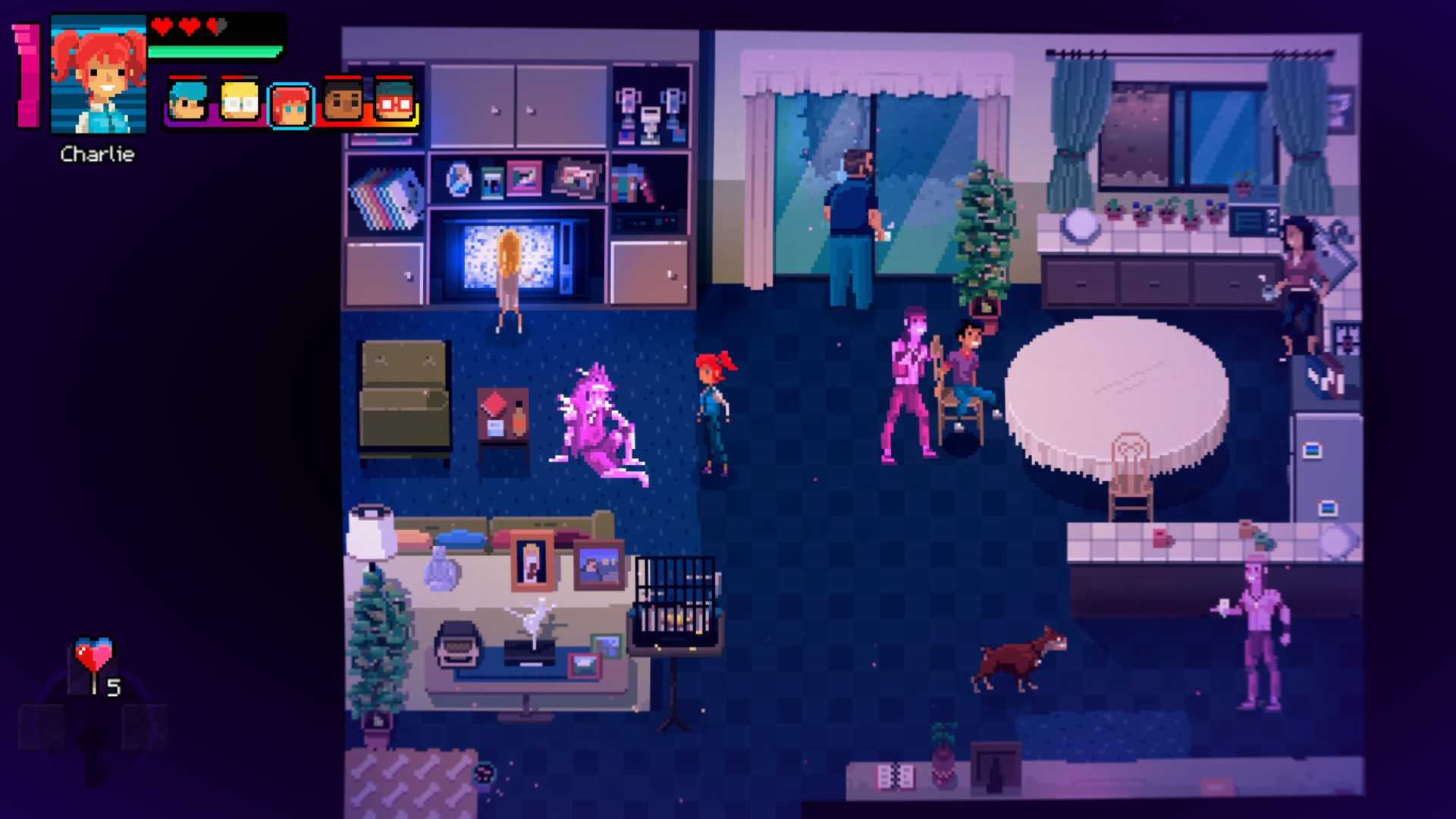Pick the dark-haired boy party icon
Screen dimensions: 1456x819
pyautogui.click(x=343, y=102)
